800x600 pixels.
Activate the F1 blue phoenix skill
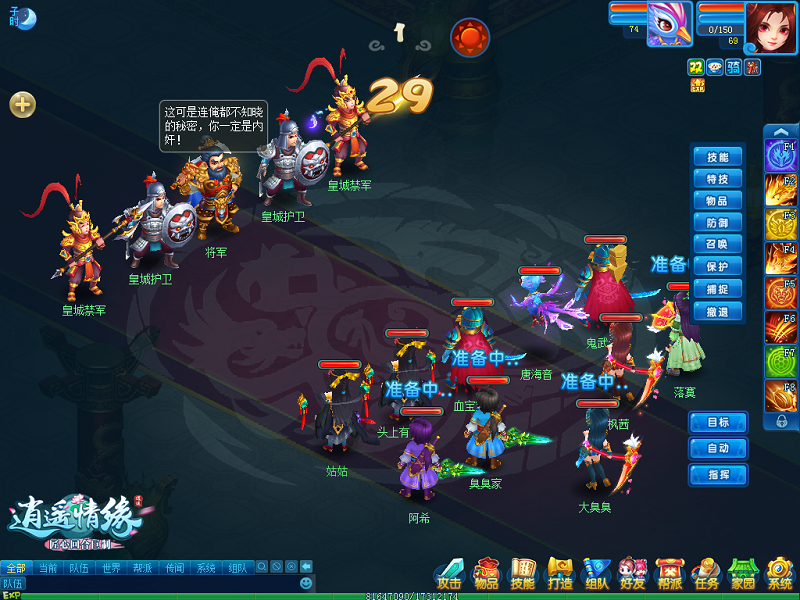click(780, 156)
